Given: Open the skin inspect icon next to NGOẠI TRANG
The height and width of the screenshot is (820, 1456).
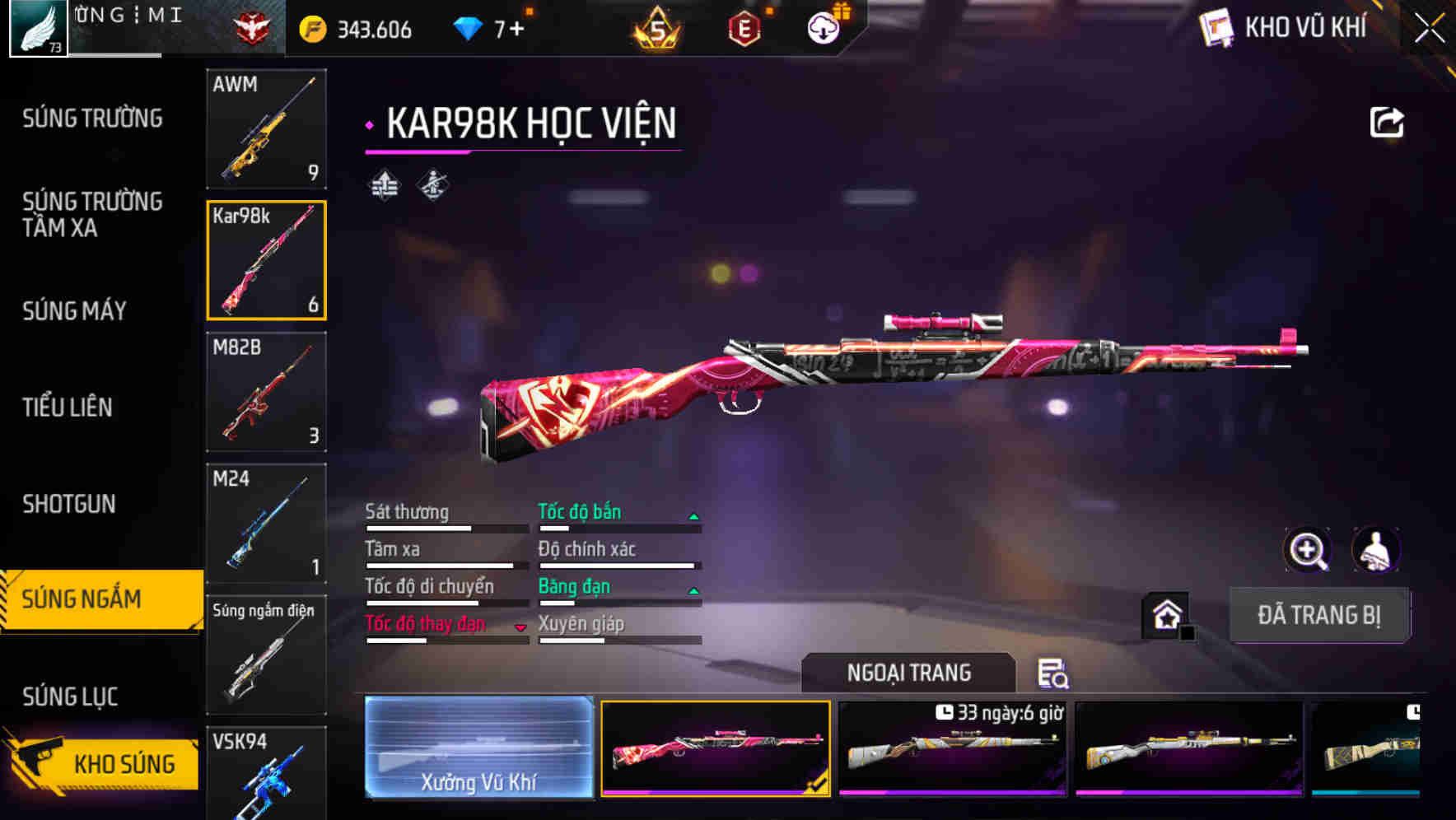Looking at the screenshot, I should pyautogui.click(x=1055, y=673).
